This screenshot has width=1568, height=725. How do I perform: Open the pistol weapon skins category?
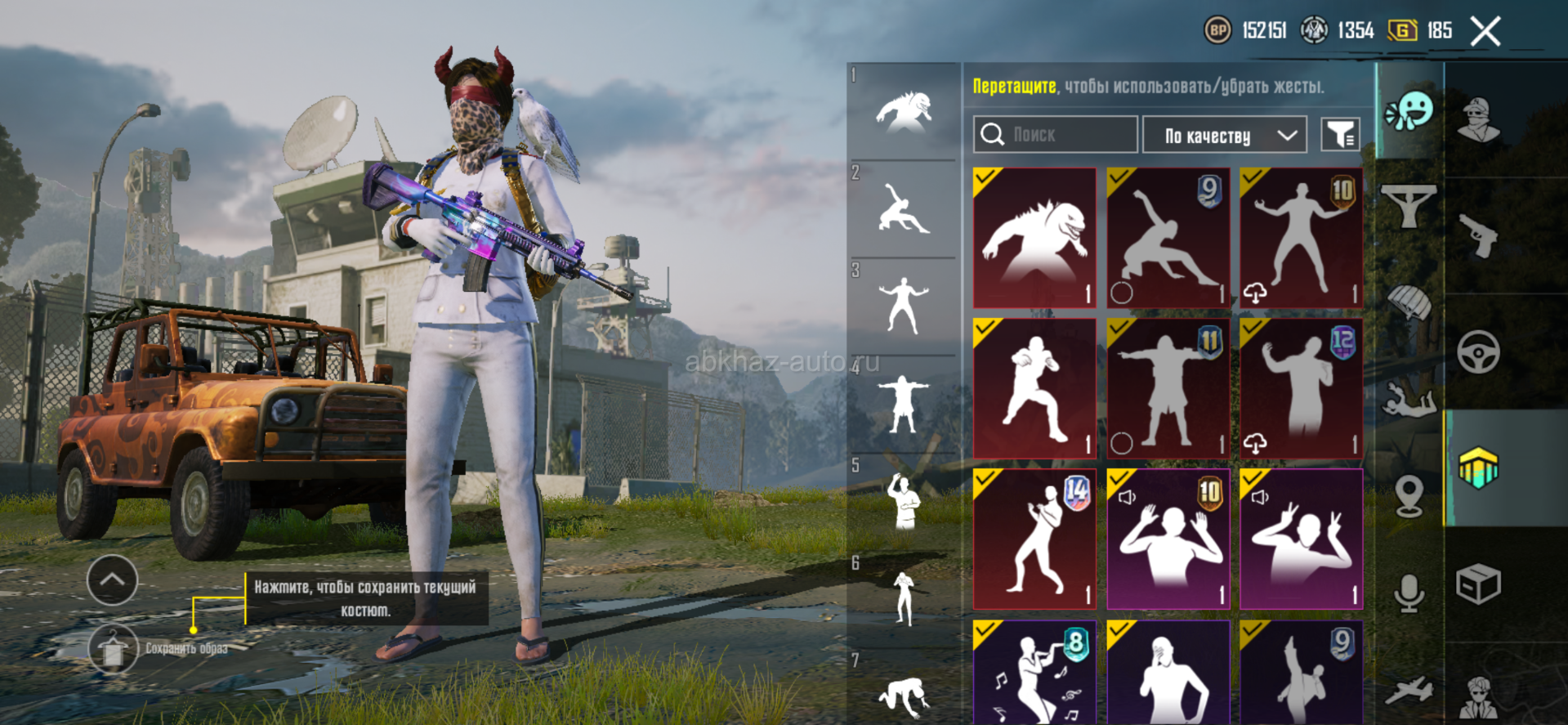click(x=1478, y=237)
